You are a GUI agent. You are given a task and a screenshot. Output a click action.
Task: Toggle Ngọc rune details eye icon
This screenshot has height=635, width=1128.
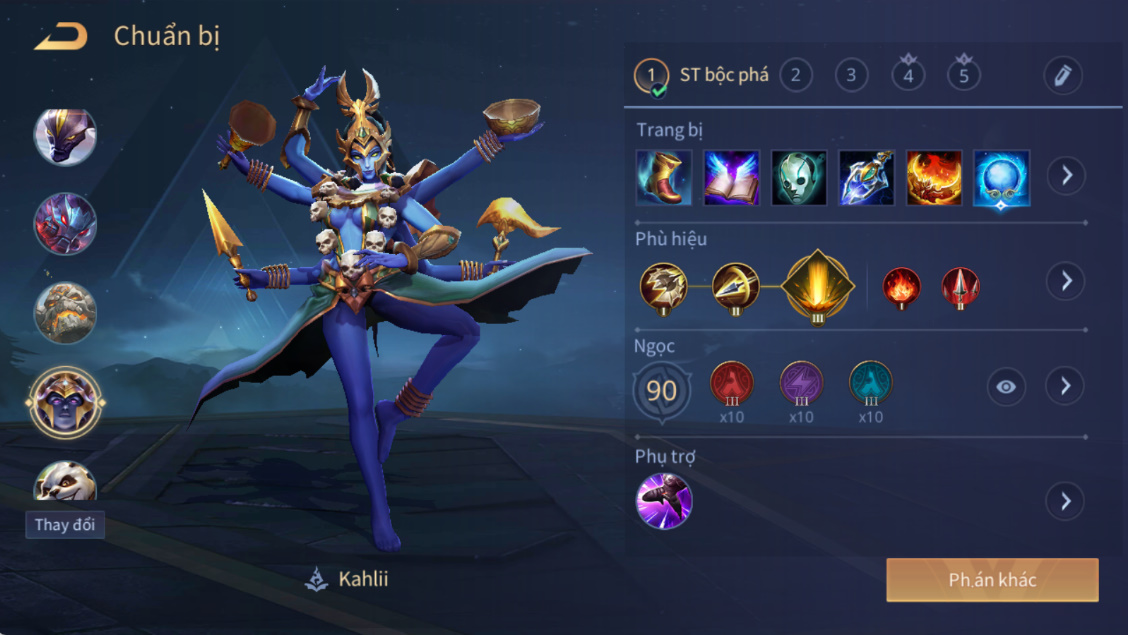point(1006,387)
